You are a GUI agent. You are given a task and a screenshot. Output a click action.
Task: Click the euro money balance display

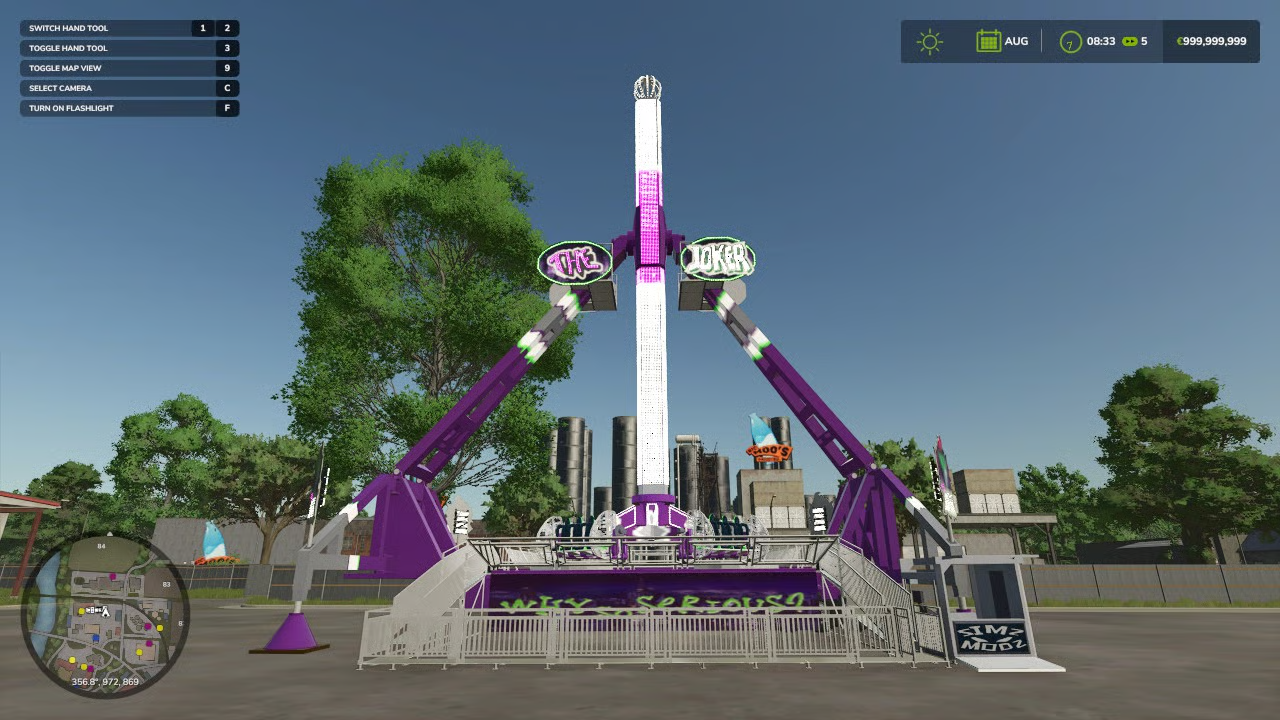tap(1210, 41)
